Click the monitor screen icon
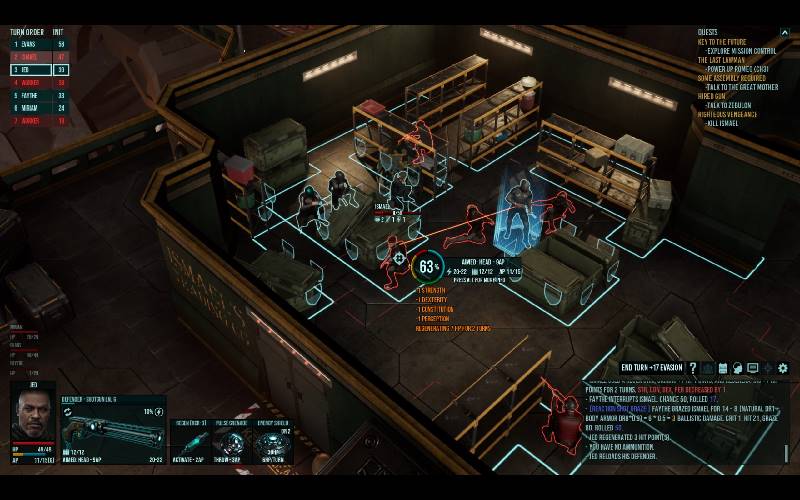The height and width of the screenshot is (500, 800). click(753, 368)
